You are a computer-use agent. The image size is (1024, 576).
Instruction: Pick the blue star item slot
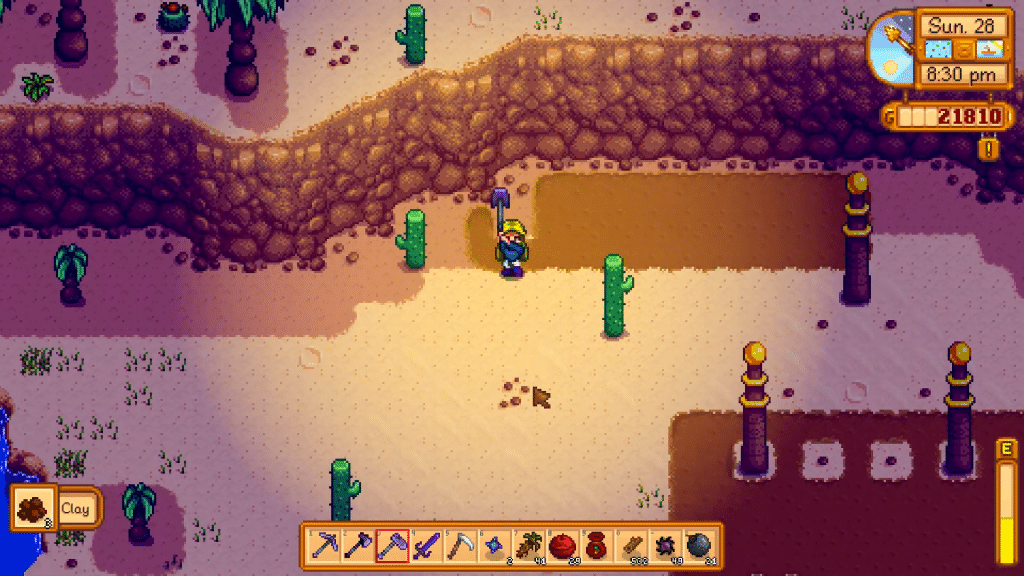494,545
